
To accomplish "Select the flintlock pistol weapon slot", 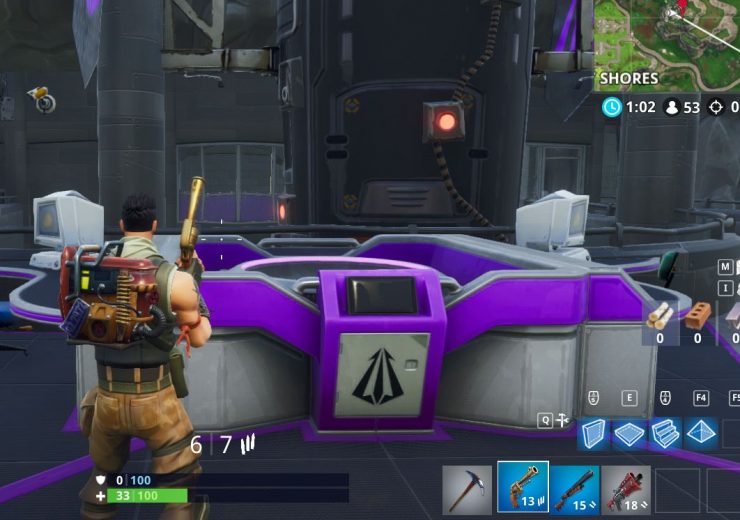I will [522, 487].
